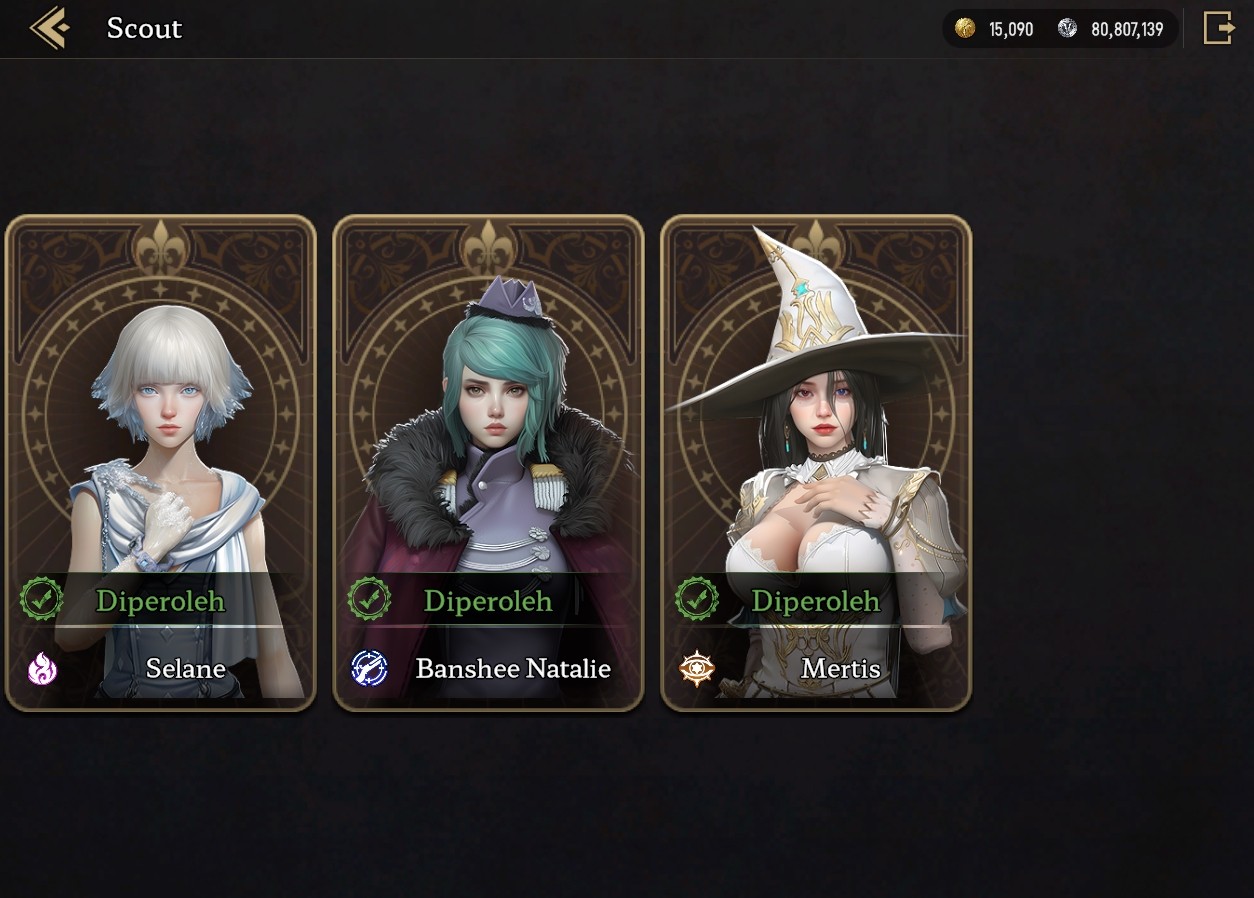Viewport: 1254px width, 898px height.
Task: Click the exit door icon
Action: point(1219,28)
